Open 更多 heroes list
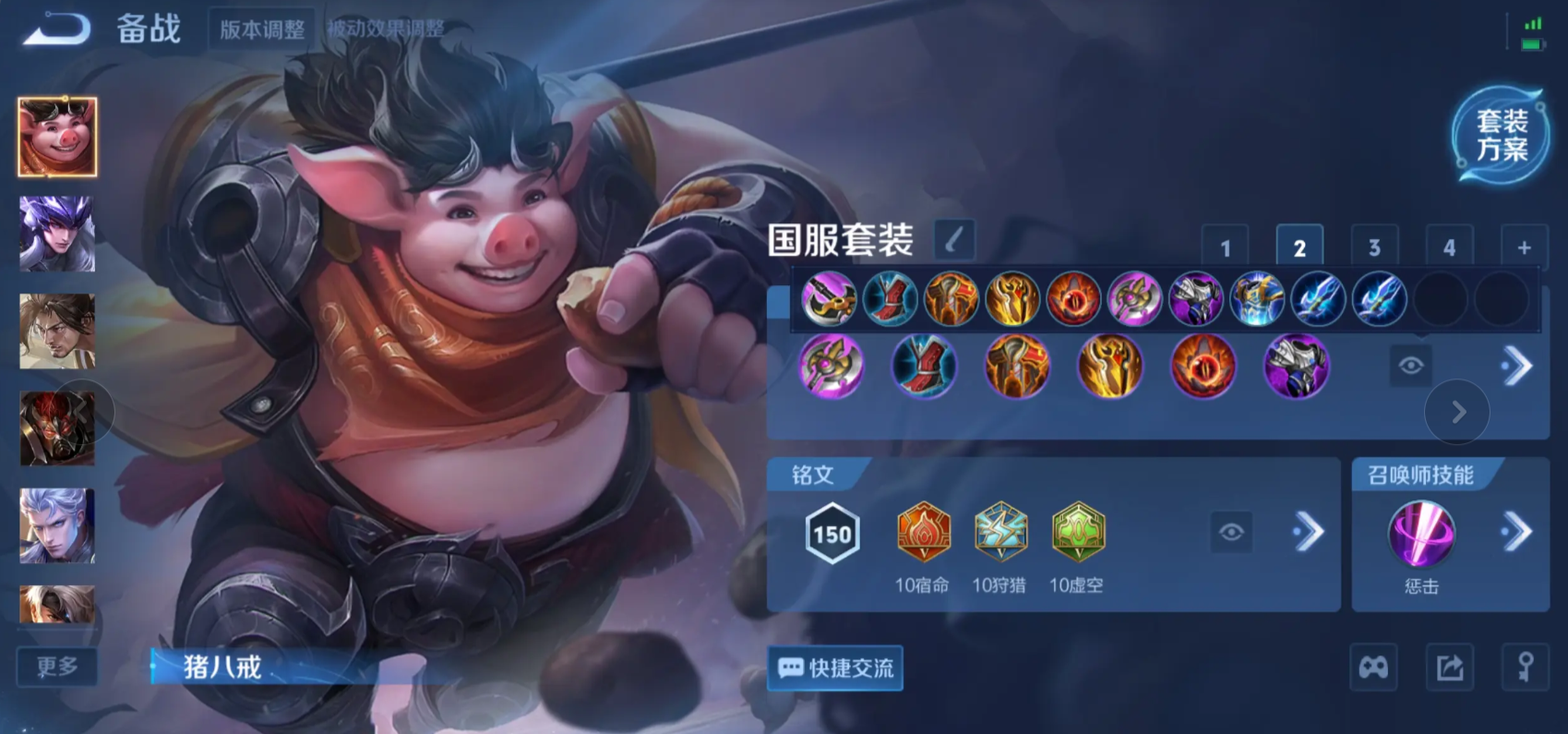Screen dimensions: 1568x734 (x=57, y=667)
